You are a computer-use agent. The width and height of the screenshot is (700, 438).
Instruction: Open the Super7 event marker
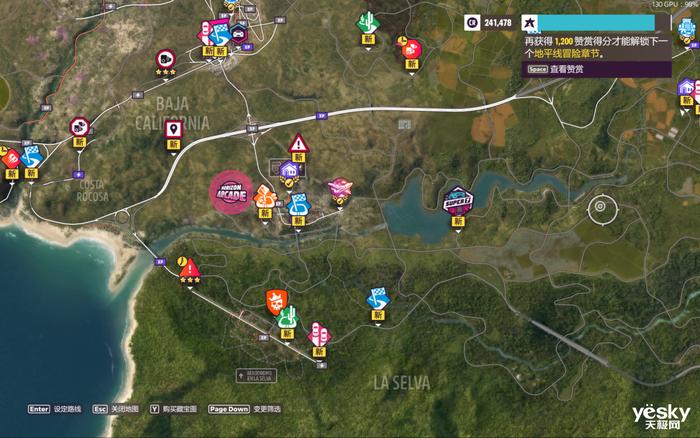coord(459,202)
